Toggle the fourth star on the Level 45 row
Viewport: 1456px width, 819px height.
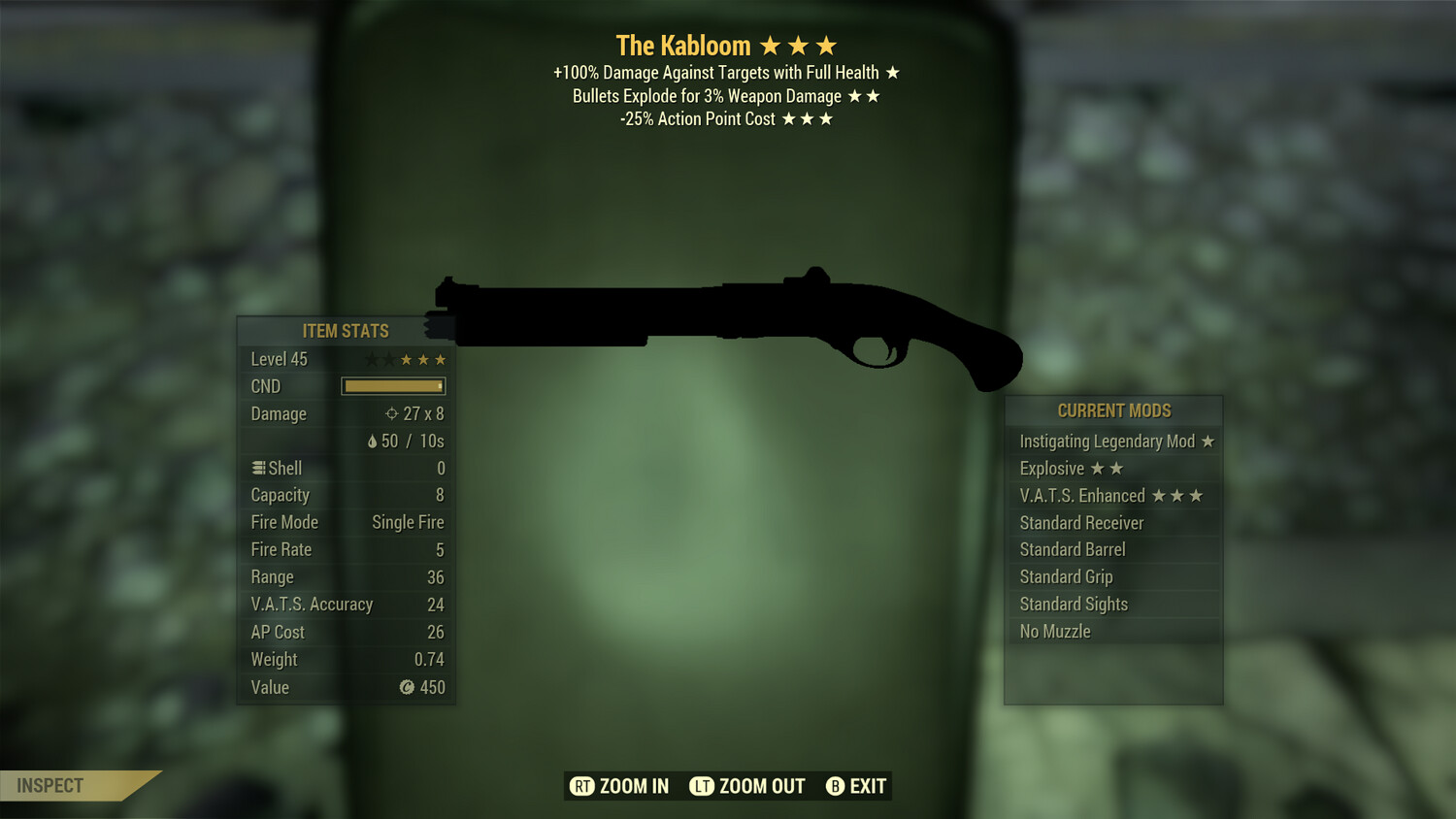(x=421, y=358)
